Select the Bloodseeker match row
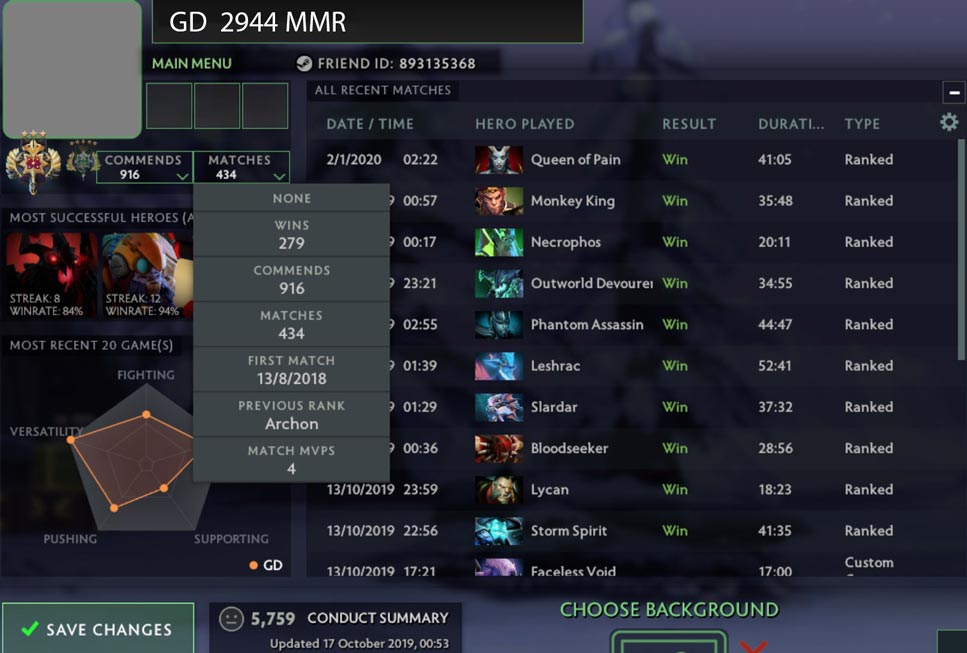The width and height of the screenshot is (967, 653). tap(569, 448)
